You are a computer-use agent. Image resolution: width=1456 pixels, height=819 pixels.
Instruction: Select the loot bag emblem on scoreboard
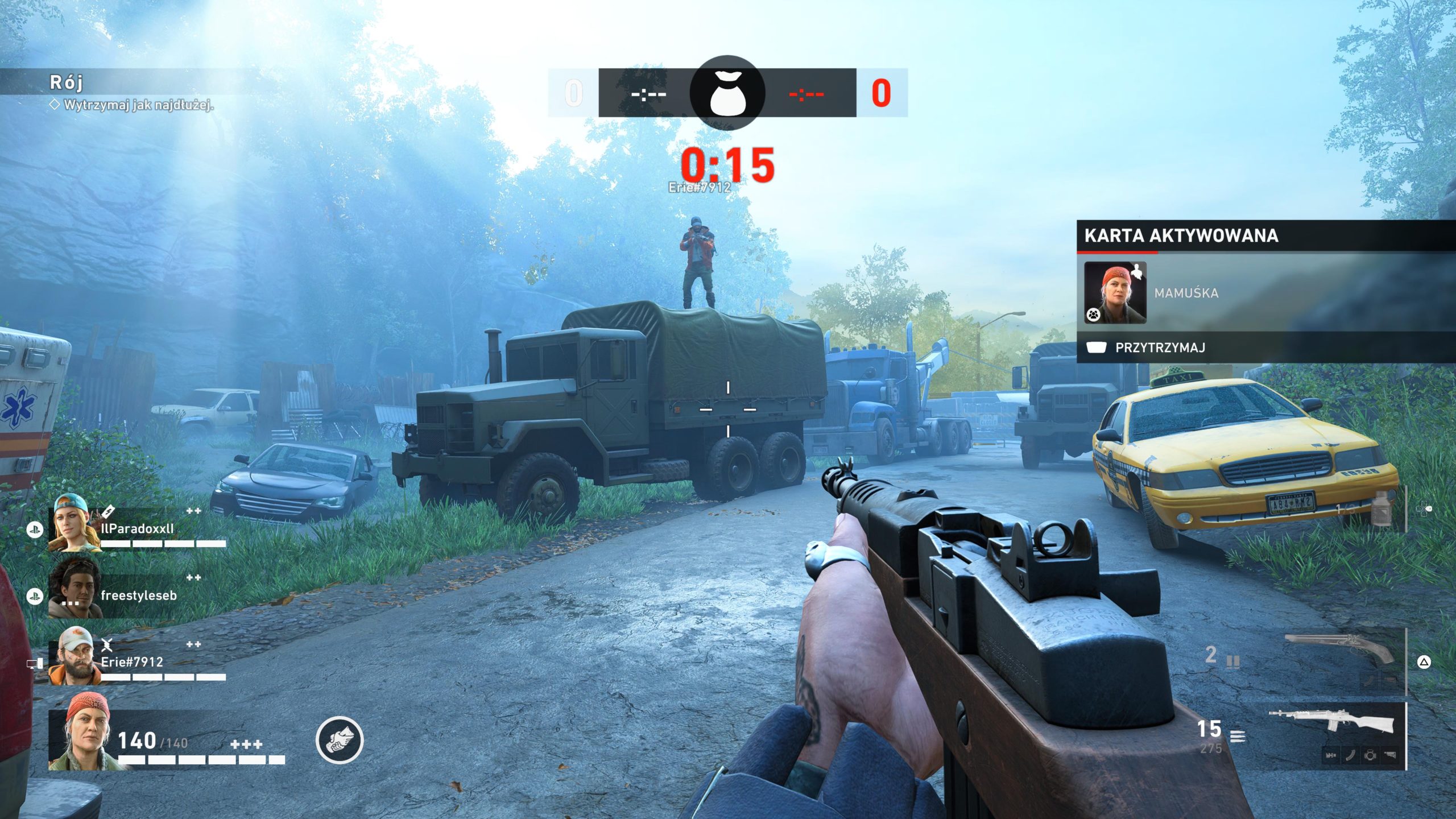click(727, 93)
